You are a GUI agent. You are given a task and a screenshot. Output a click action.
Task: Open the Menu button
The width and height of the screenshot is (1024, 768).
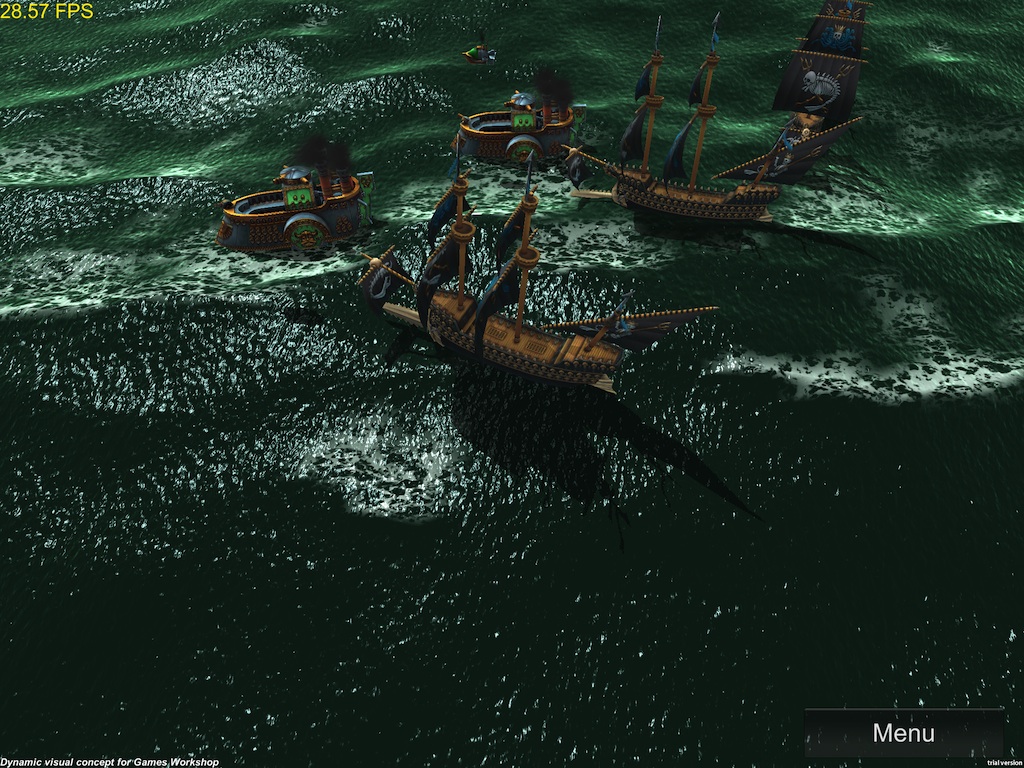[903, 733]
